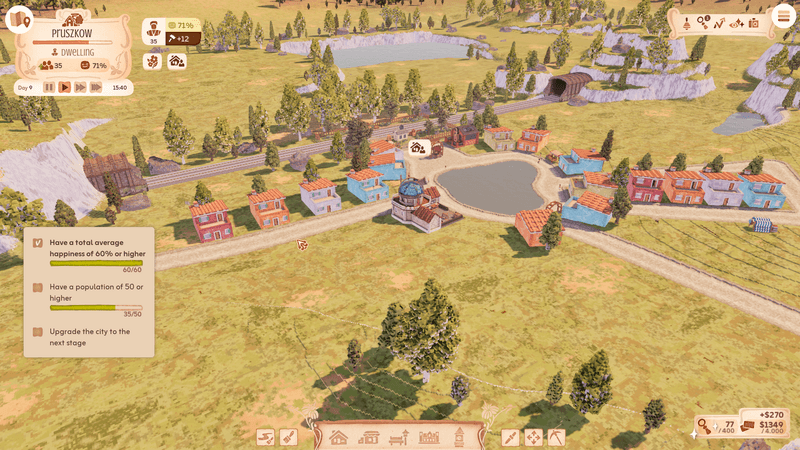Open the clock tower landmarks category
Viewport: 800px width, 450px height.
459,437
